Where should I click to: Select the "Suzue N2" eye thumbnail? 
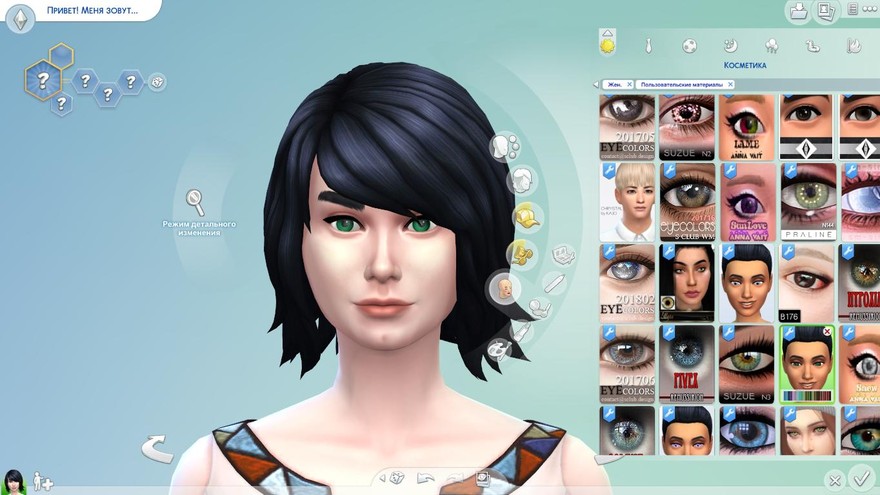[x=687, y=127]
